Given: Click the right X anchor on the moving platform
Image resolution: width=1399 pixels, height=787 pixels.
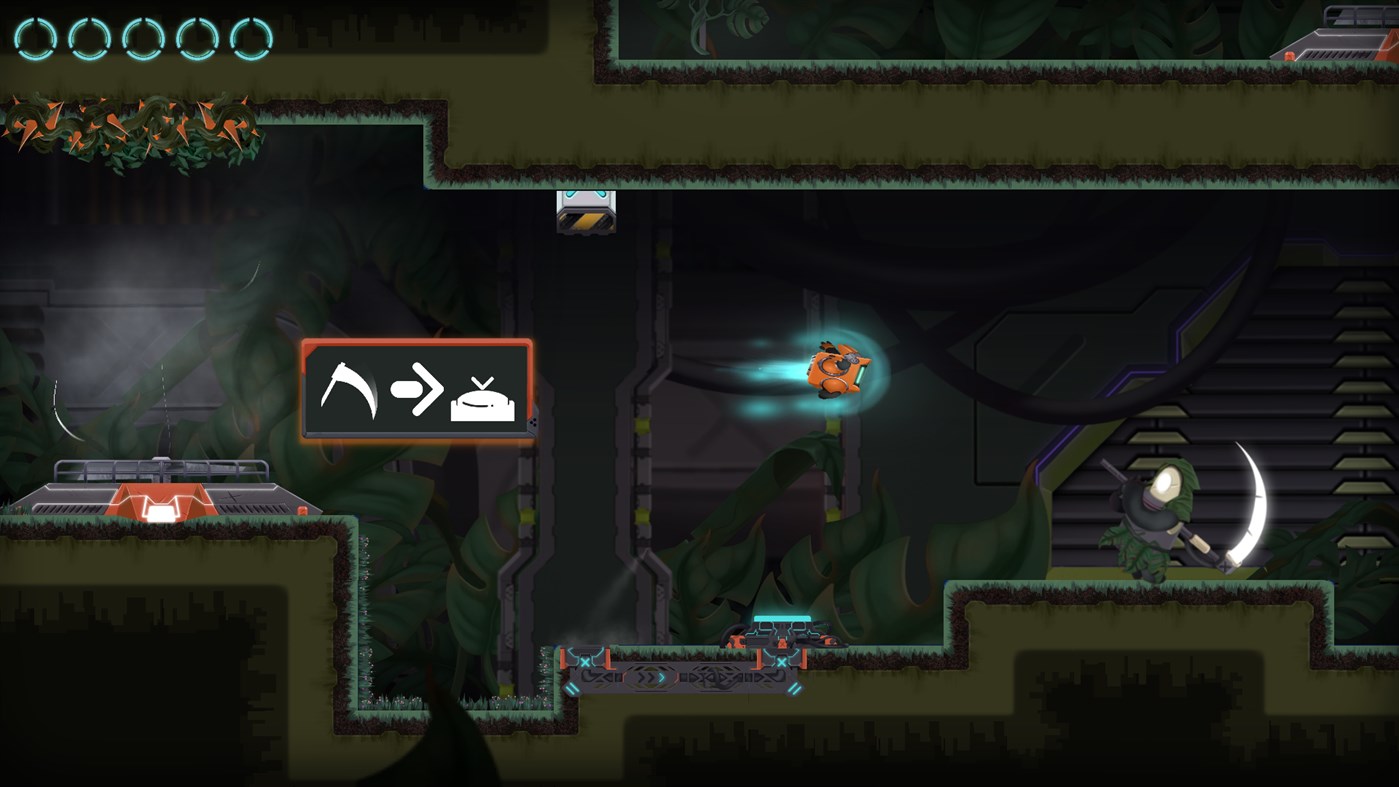Looking at the screenshot, I should tap(781, 662).
